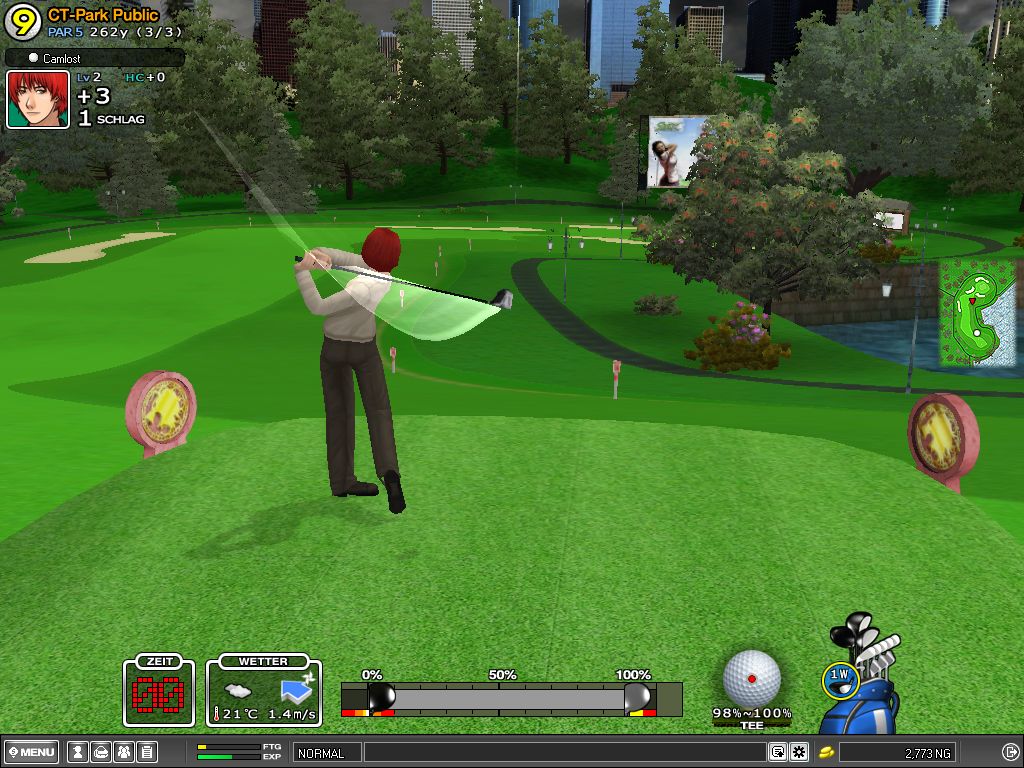Click the two-people friends icon

[123, 752]
